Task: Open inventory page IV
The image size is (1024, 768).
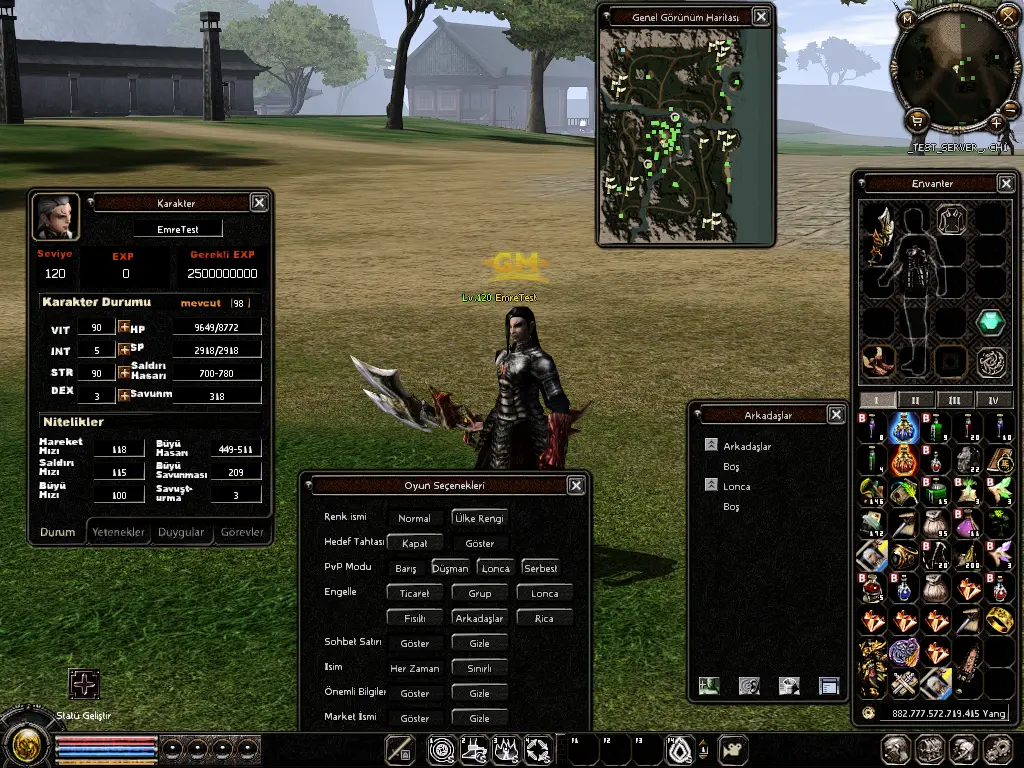Action: click(x=993, y=400)
